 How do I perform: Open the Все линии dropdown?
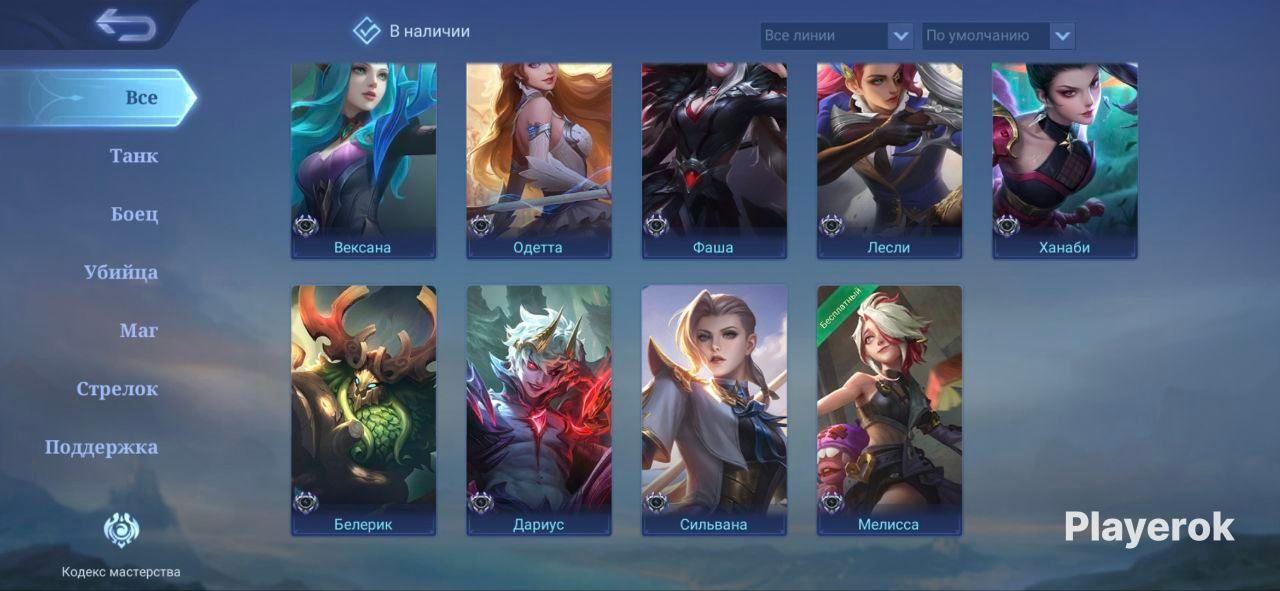tap(837, 36)
